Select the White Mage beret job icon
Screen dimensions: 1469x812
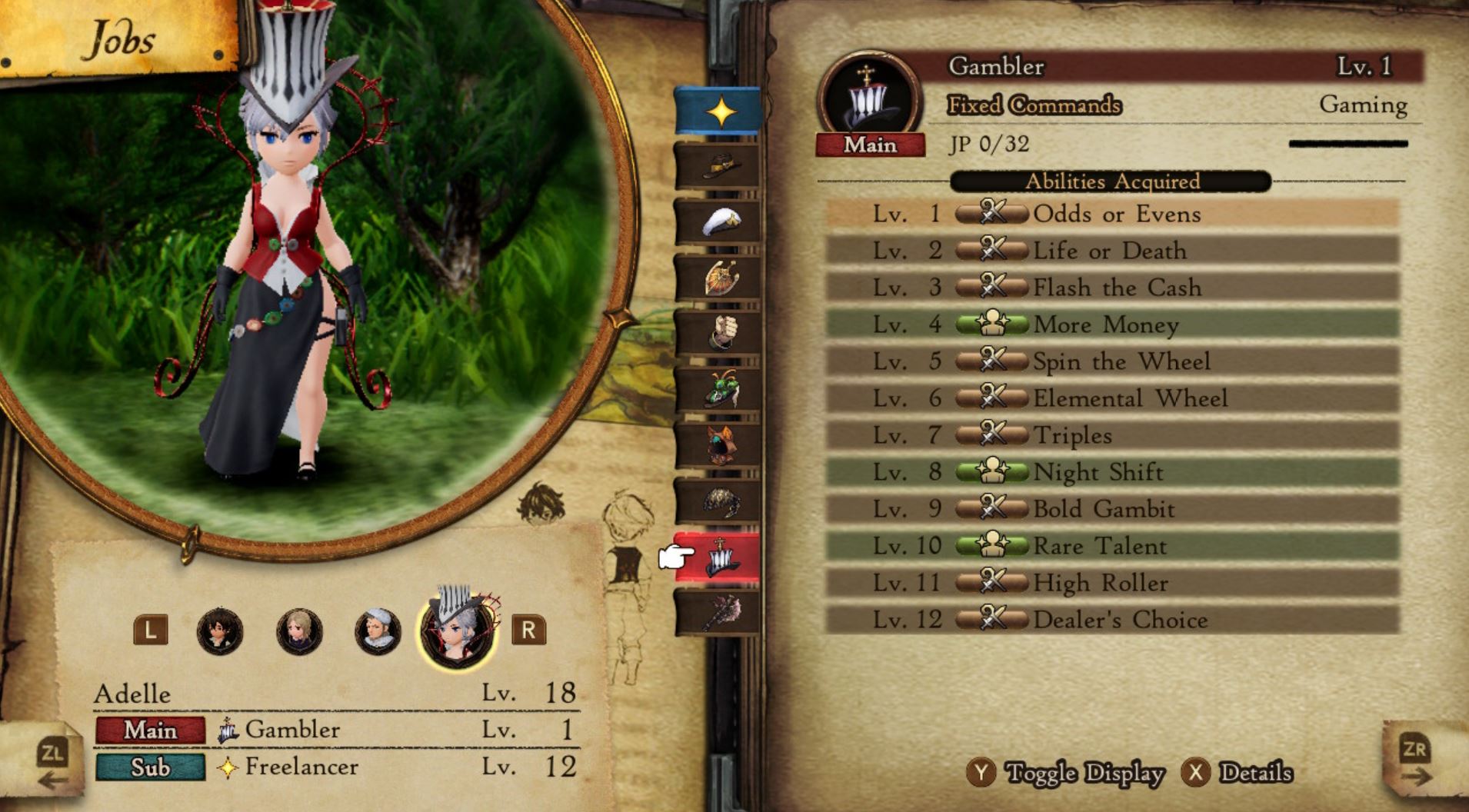tap(723, 219)
